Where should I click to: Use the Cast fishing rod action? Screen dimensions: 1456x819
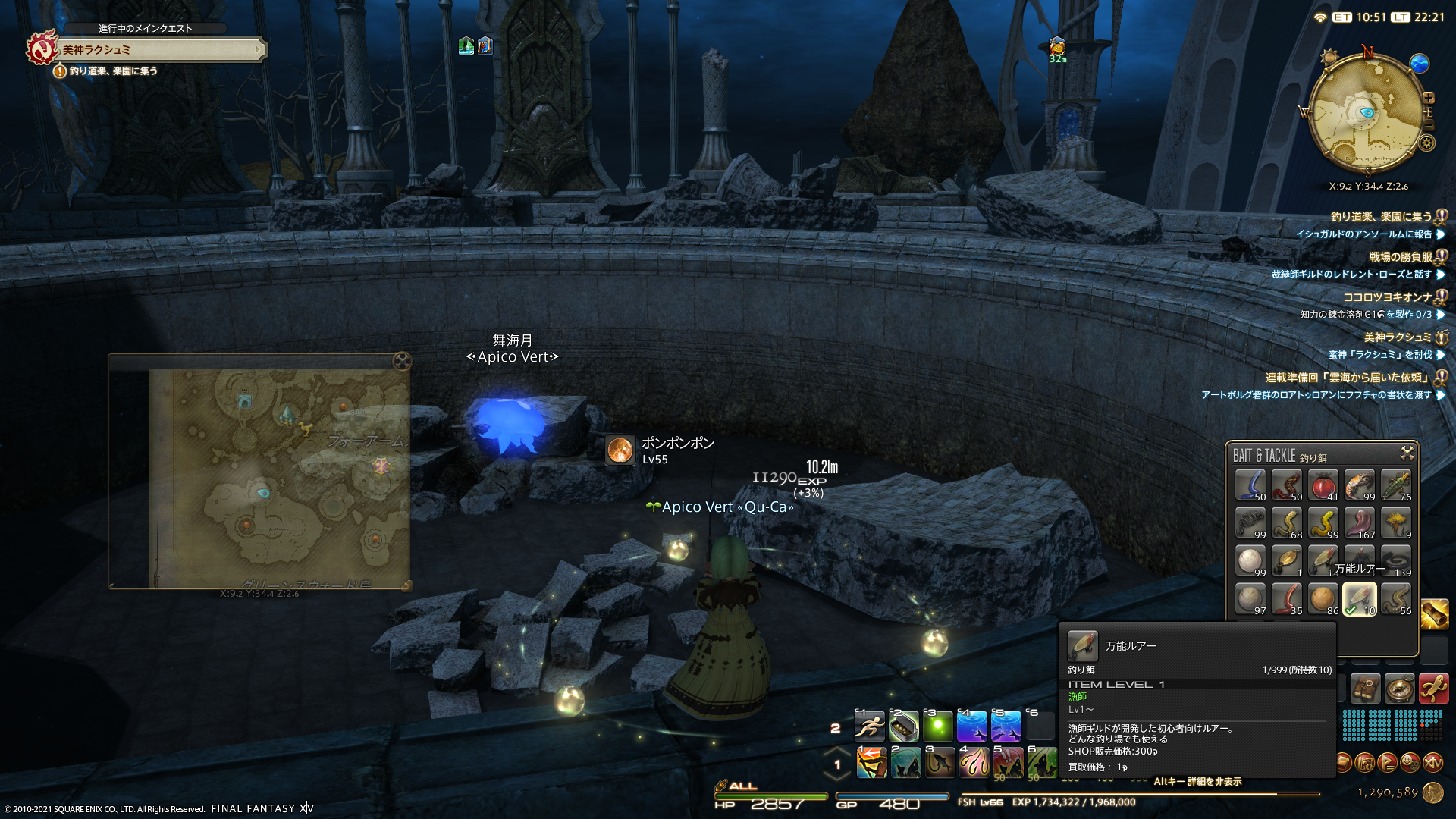point(871,763)
